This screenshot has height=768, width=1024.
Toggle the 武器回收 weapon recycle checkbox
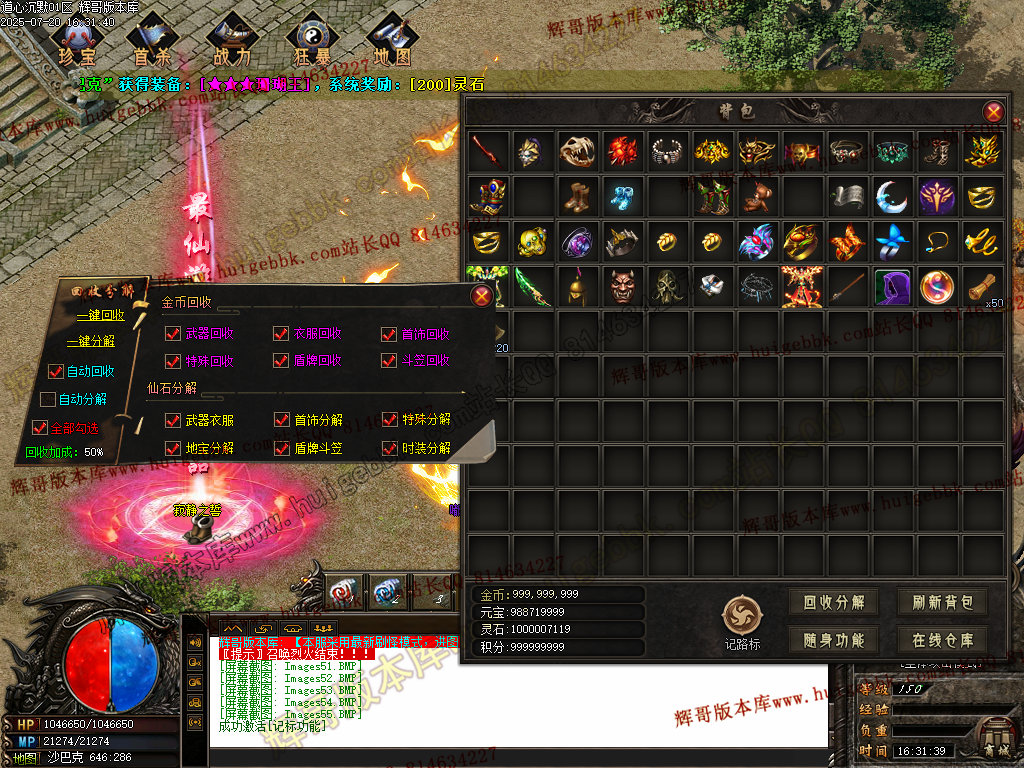[x=173, y=334]
